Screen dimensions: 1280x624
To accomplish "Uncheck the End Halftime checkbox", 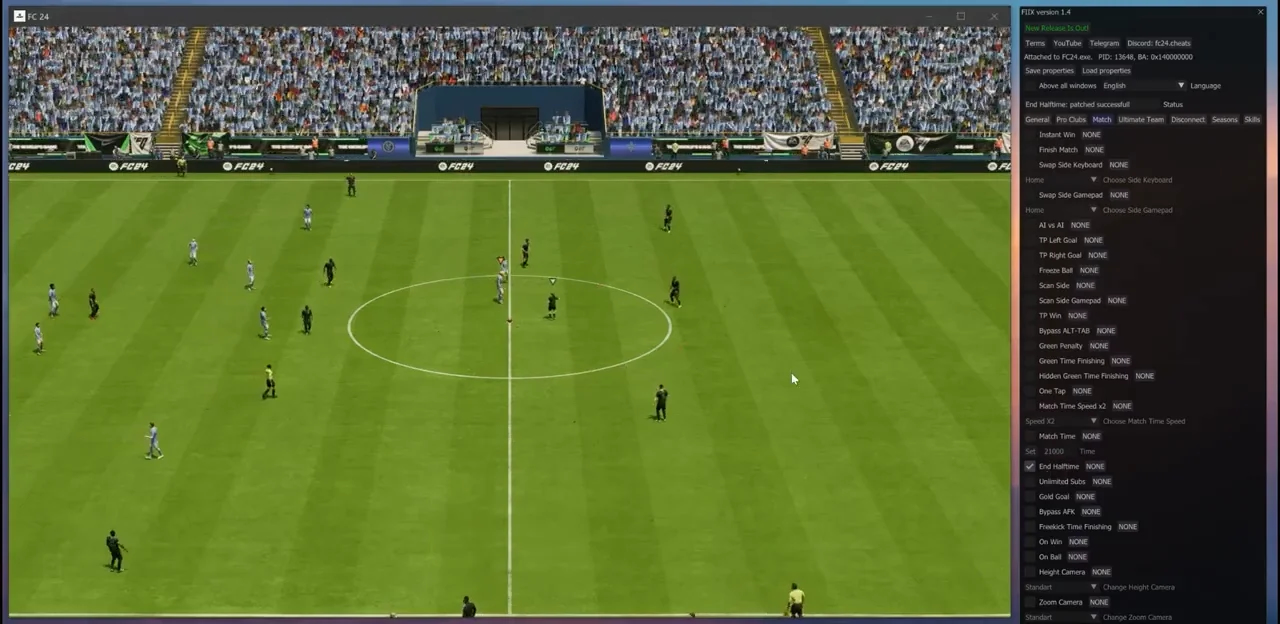I will [1030, 467].
